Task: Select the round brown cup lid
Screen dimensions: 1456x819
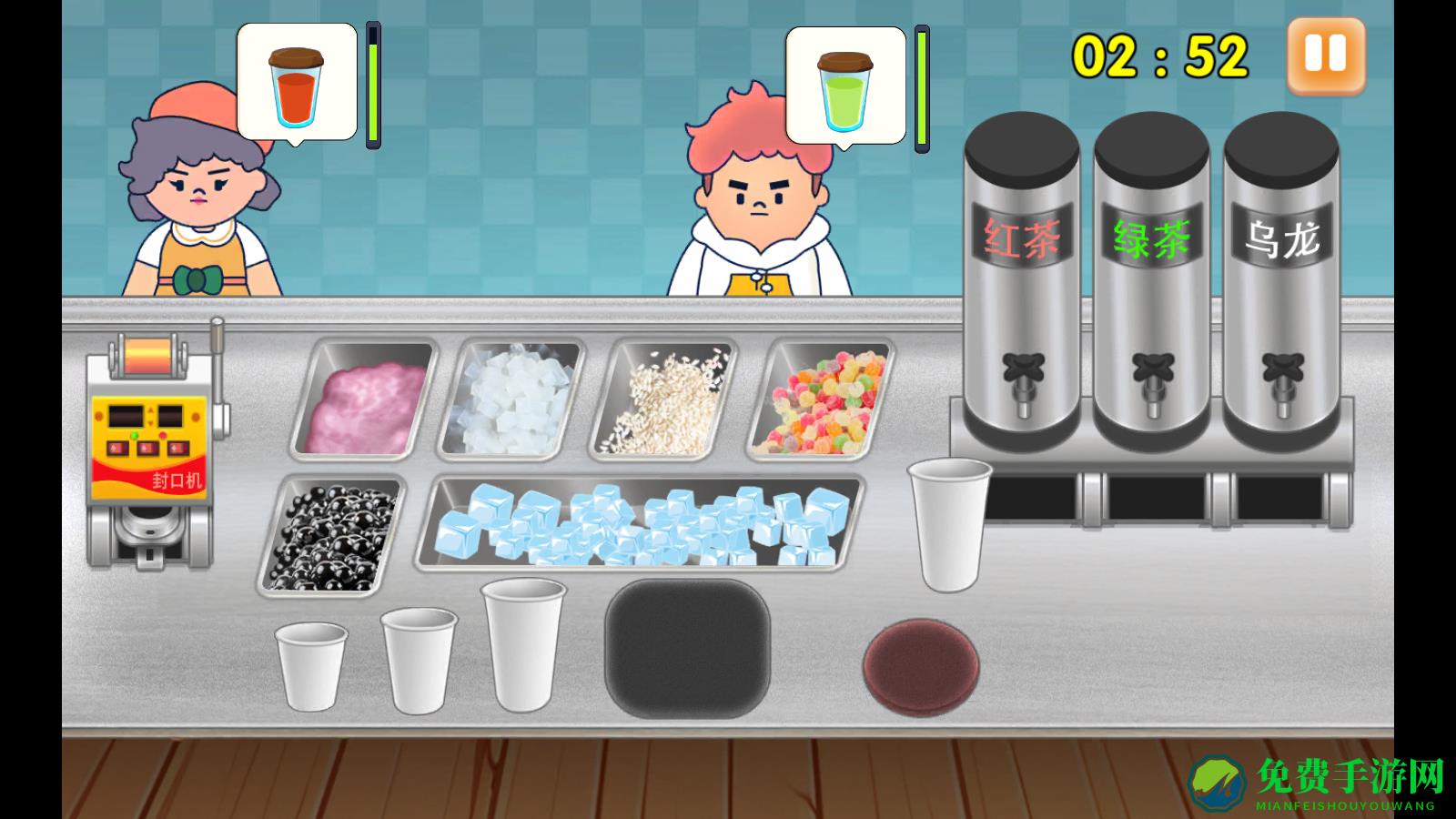Action: (x=921, y=664)
